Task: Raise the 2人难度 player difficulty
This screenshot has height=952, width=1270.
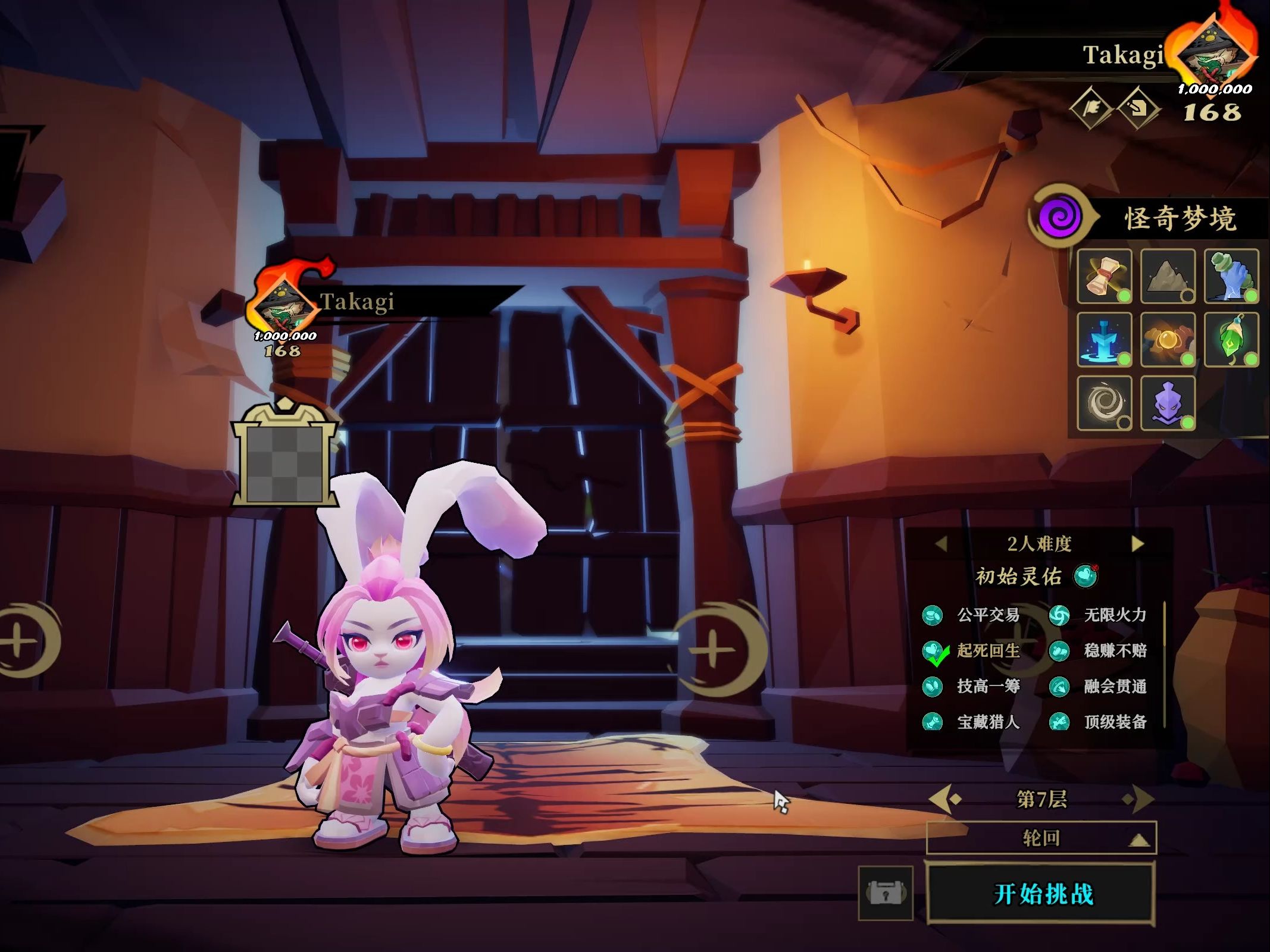Action: point(1137,544)
